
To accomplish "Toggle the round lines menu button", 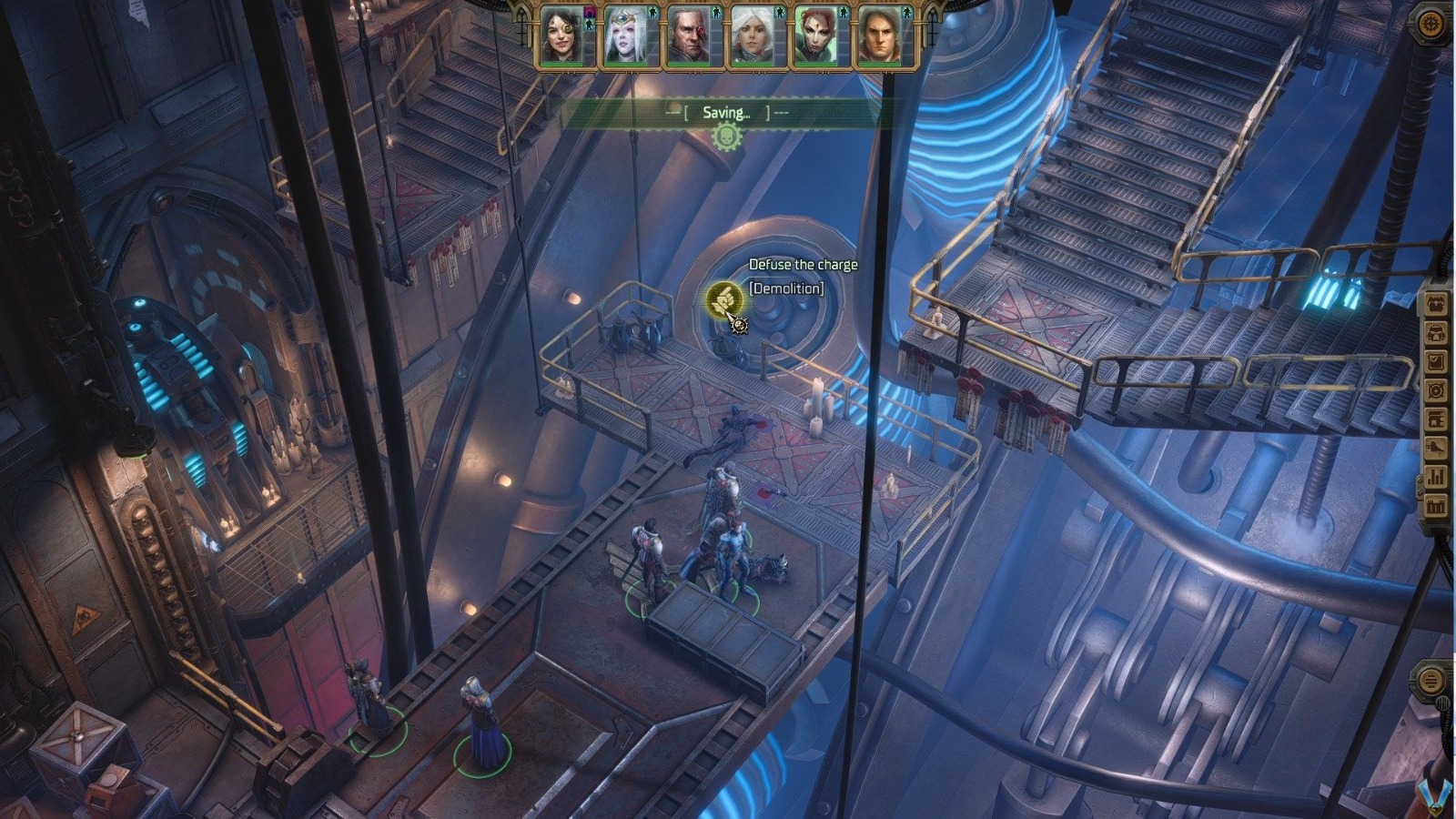I will pyautogui.click(x=1431, y=680).
